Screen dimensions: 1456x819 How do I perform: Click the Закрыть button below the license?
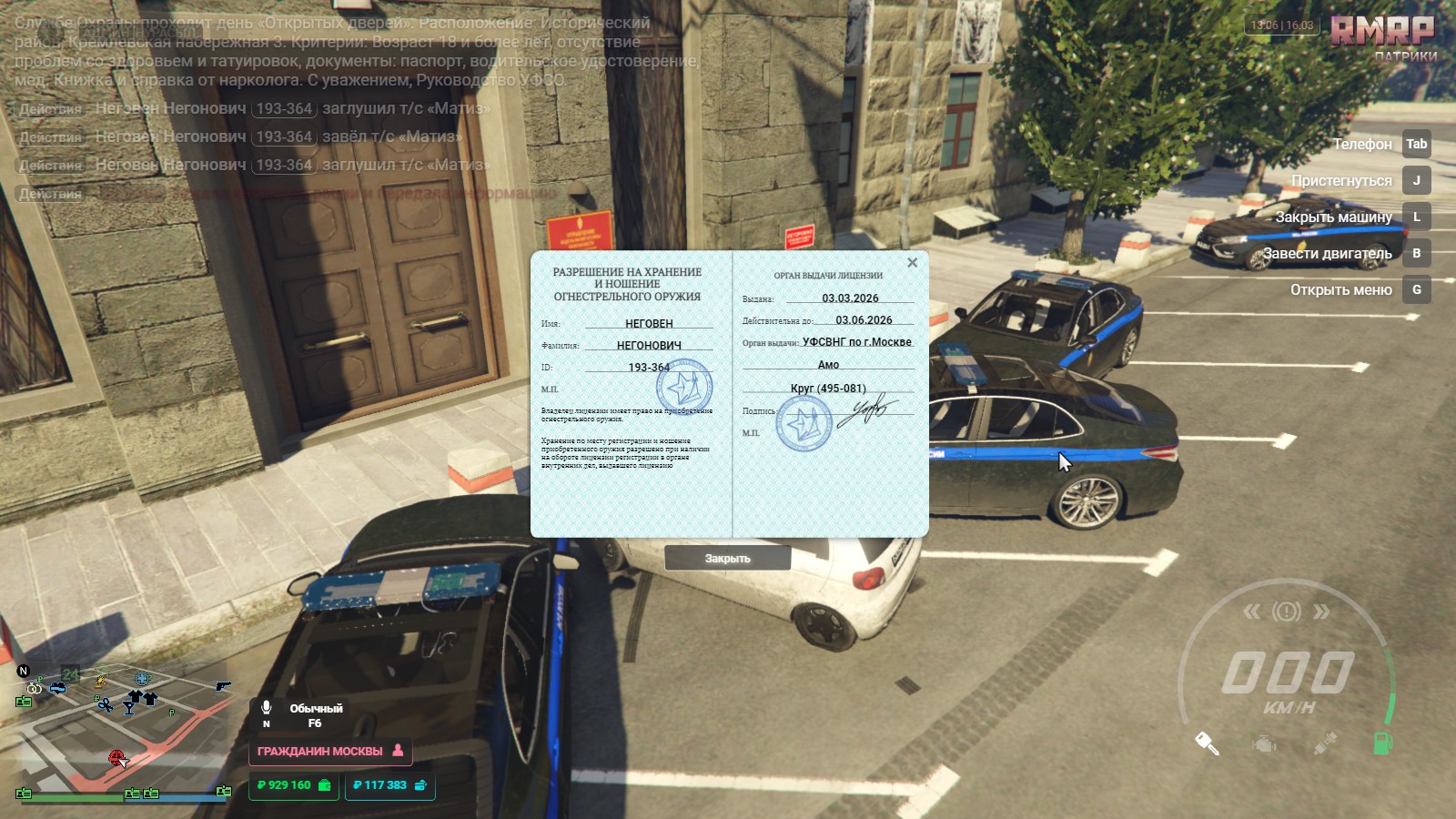pos(727,558)
